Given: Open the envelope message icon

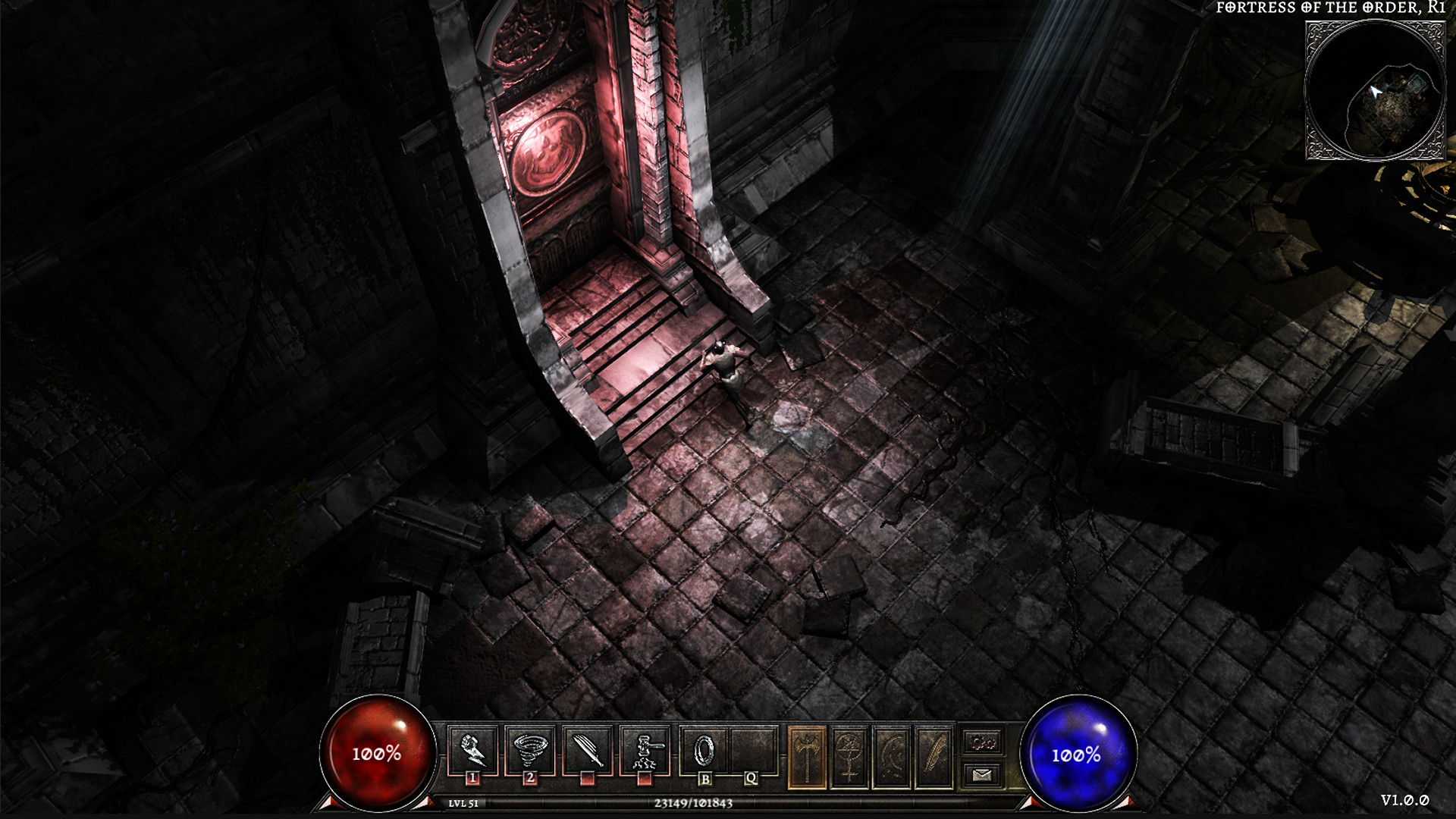Looking at the screenshot, I should pos(982,773).
